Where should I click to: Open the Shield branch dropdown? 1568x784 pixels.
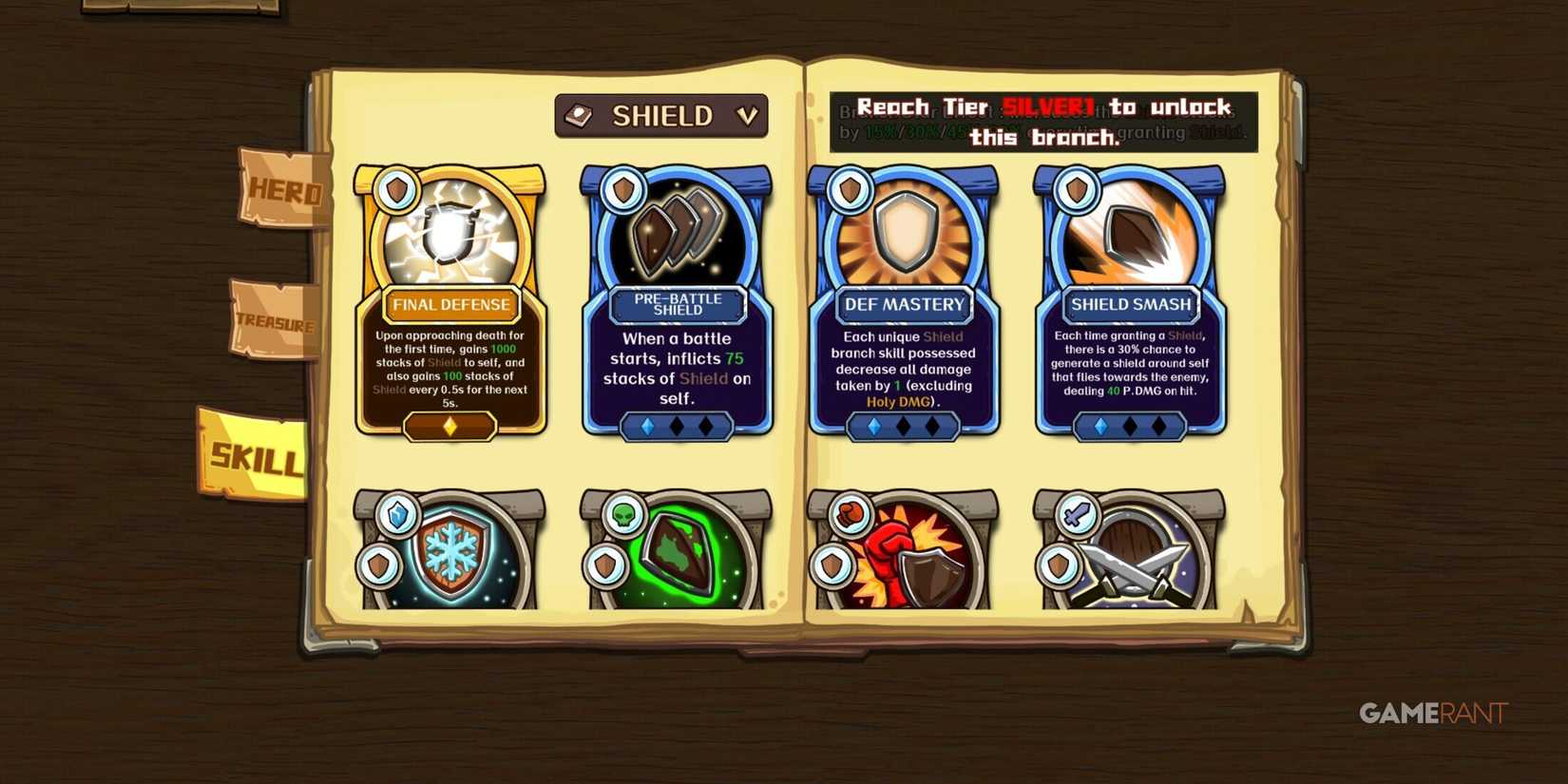click(x=662, y=115)
